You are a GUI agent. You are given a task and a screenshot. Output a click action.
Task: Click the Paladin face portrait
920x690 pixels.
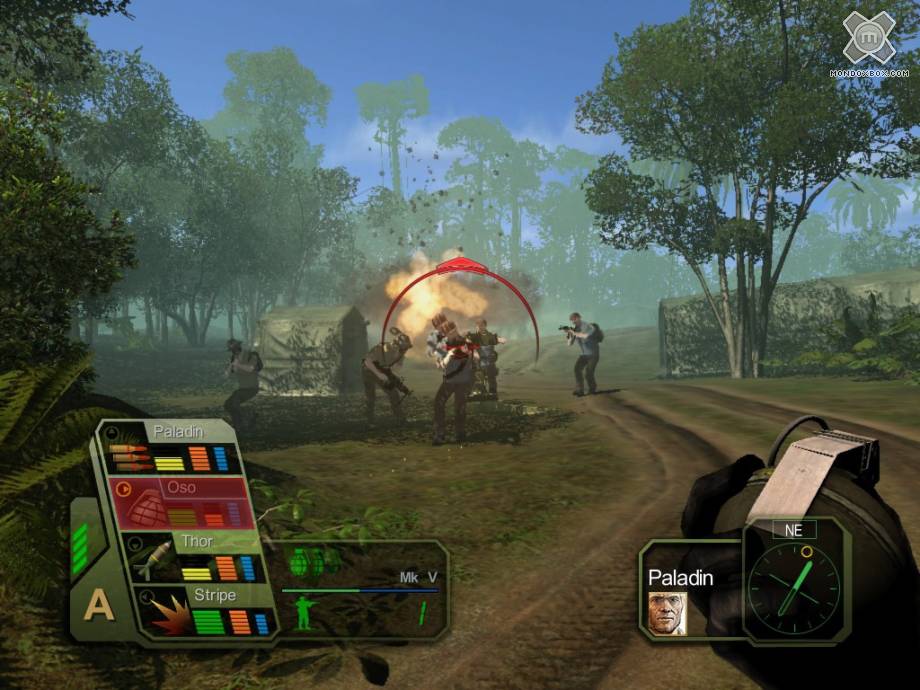[x=667, y=612]
